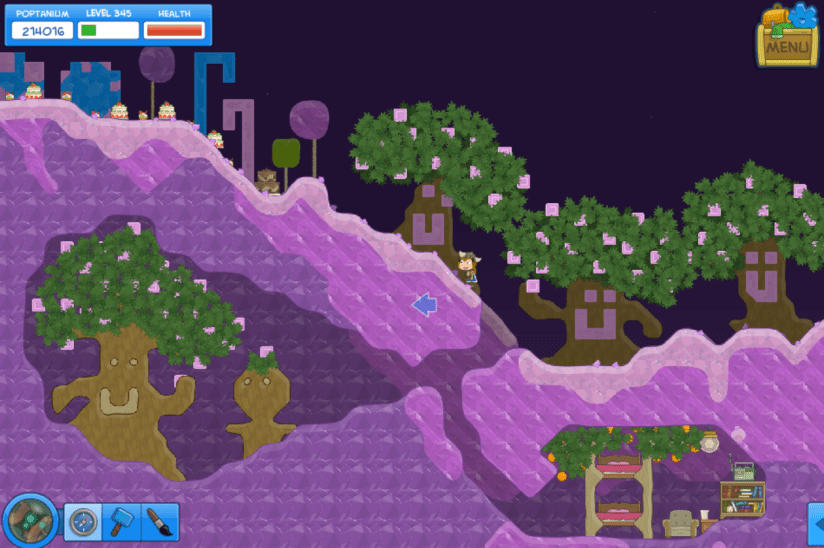Image resolution: width=824 pixels, height=548 pixels.
Task: Open the treasure chest Menu
Action: [787, 37]
